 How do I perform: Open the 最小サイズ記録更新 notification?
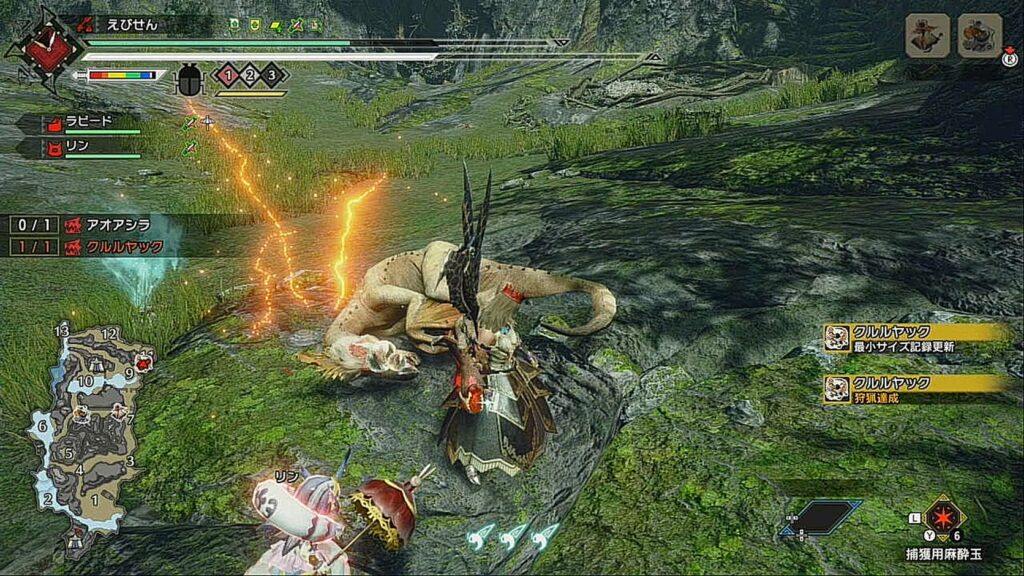click(915, 338)
